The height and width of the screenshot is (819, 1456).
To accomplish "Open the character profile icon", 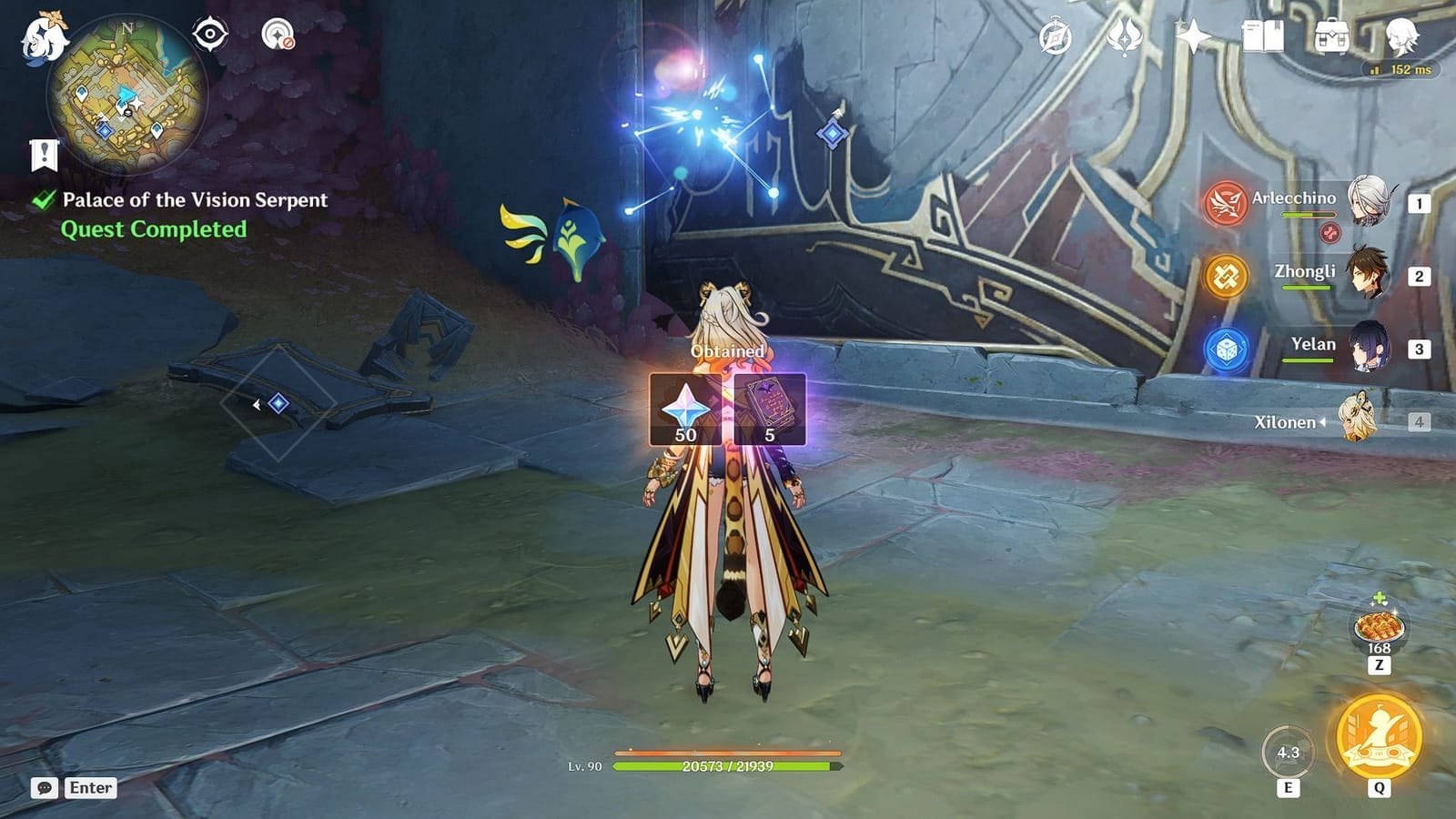I will 1403,38.
